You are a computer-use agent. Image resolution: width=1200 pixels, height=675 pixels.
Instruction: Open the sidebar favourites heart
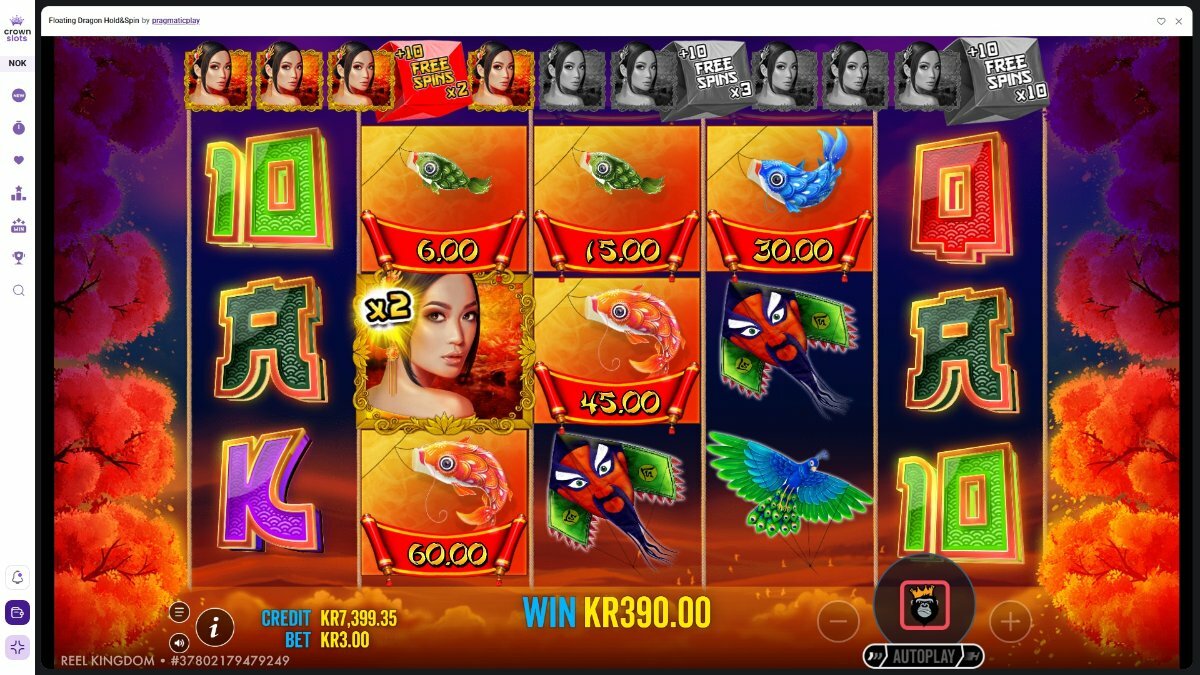[x=18, y=160]
